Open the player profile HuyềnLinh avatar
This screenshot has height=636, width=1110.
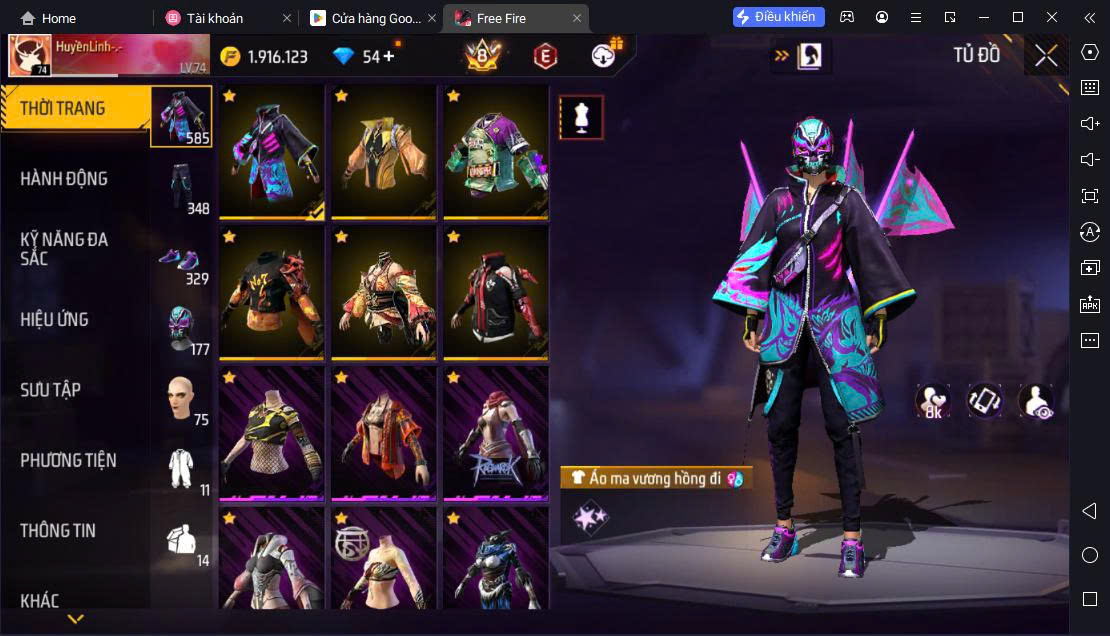click(x=30, y=56)
